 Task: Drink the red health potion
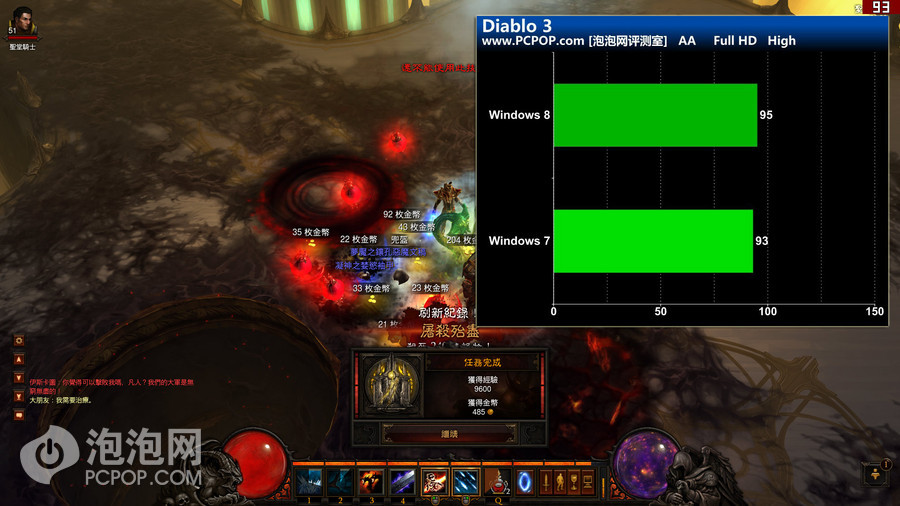(x=496, y=482)
